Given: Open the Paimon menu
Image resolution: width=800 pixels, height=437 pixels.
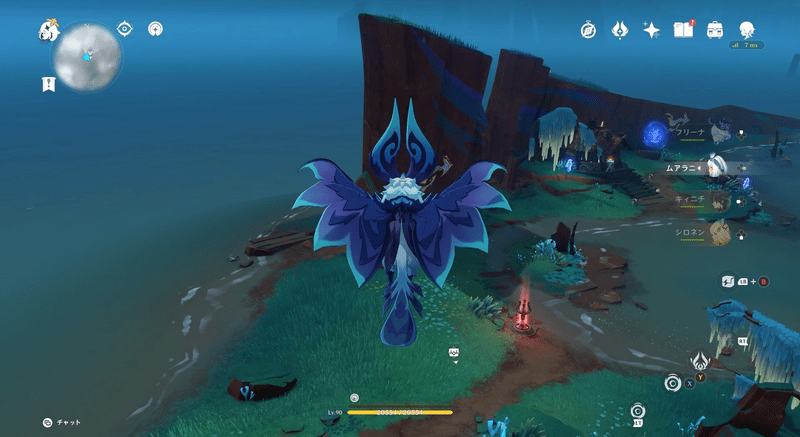Looking at the screenshot, I should (50, 32).
